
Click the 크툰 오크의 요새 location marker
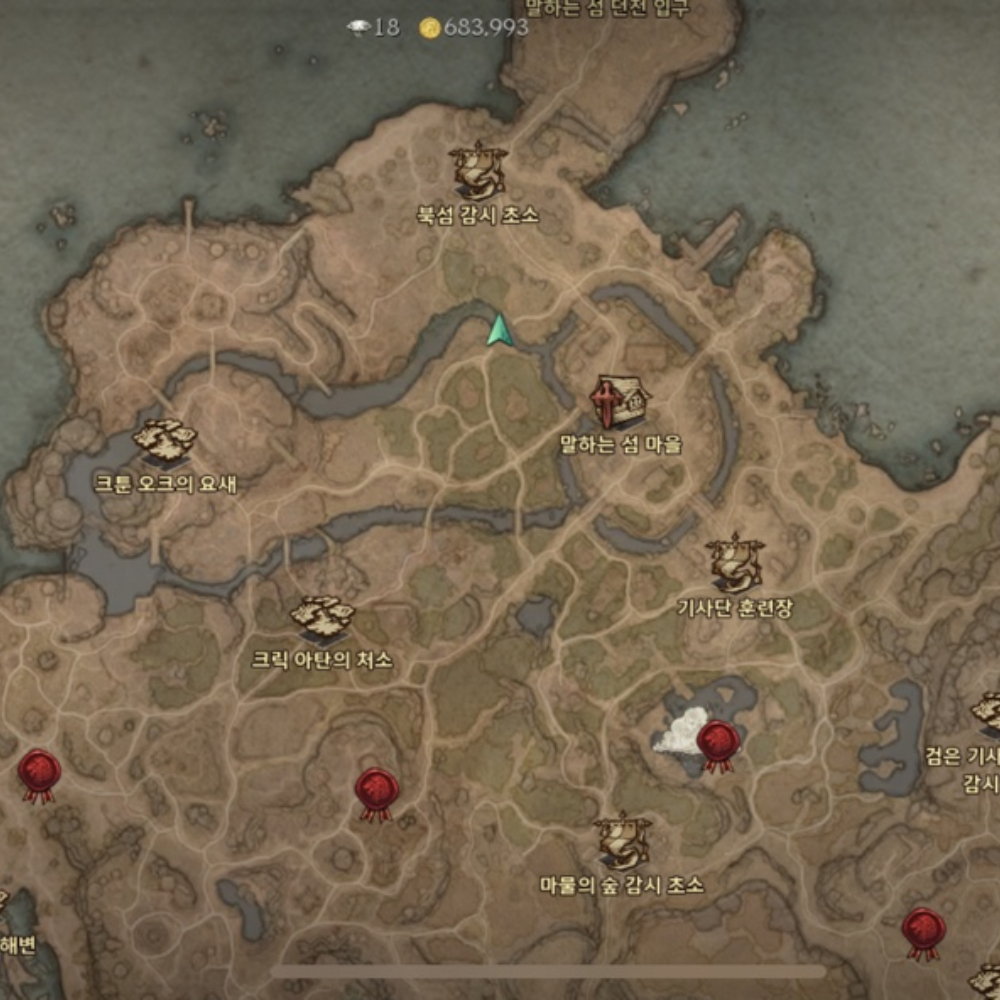[165, 442]
